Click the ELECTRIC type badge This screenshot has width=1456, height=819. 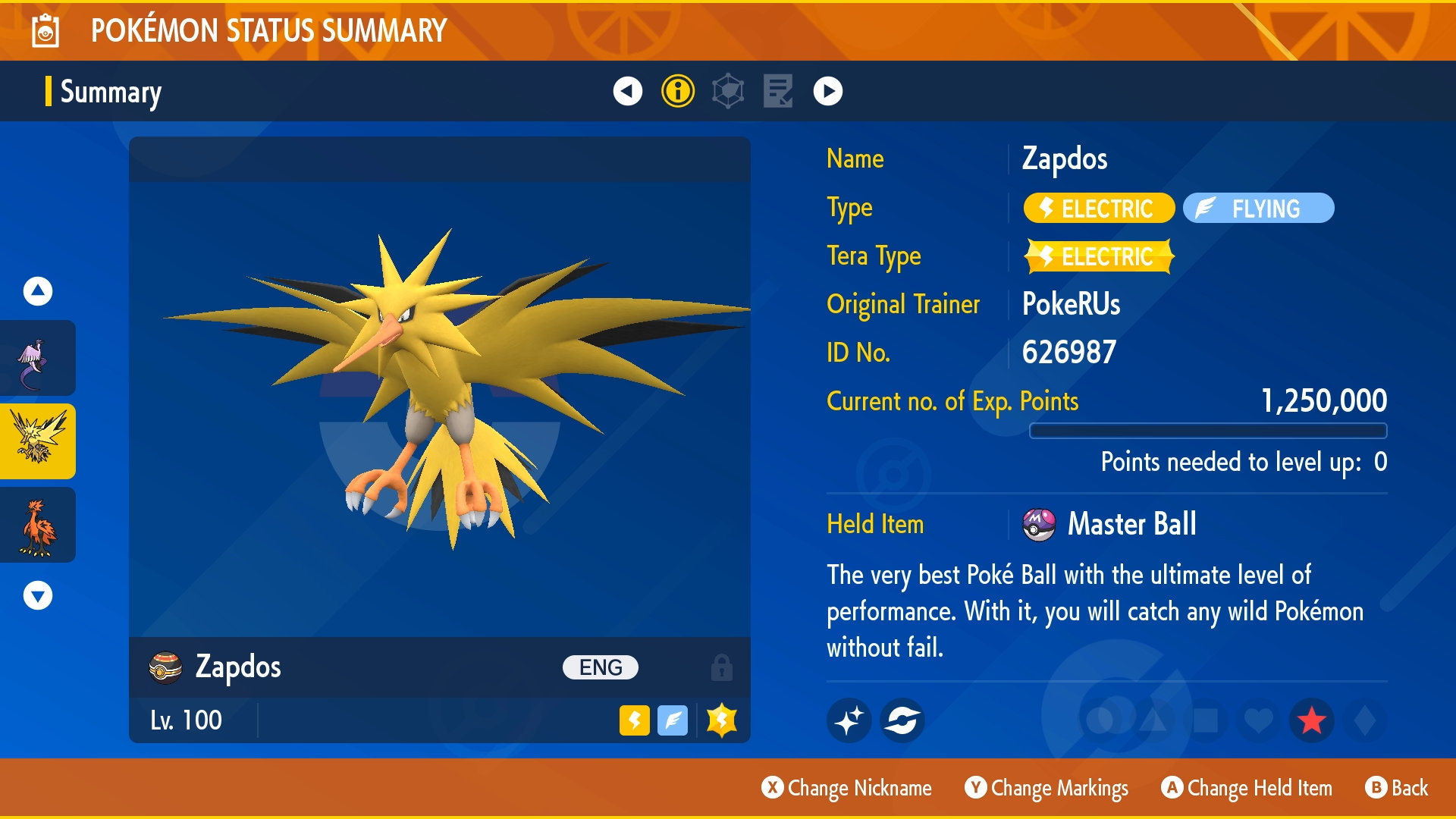click(x=1099, y=209)
